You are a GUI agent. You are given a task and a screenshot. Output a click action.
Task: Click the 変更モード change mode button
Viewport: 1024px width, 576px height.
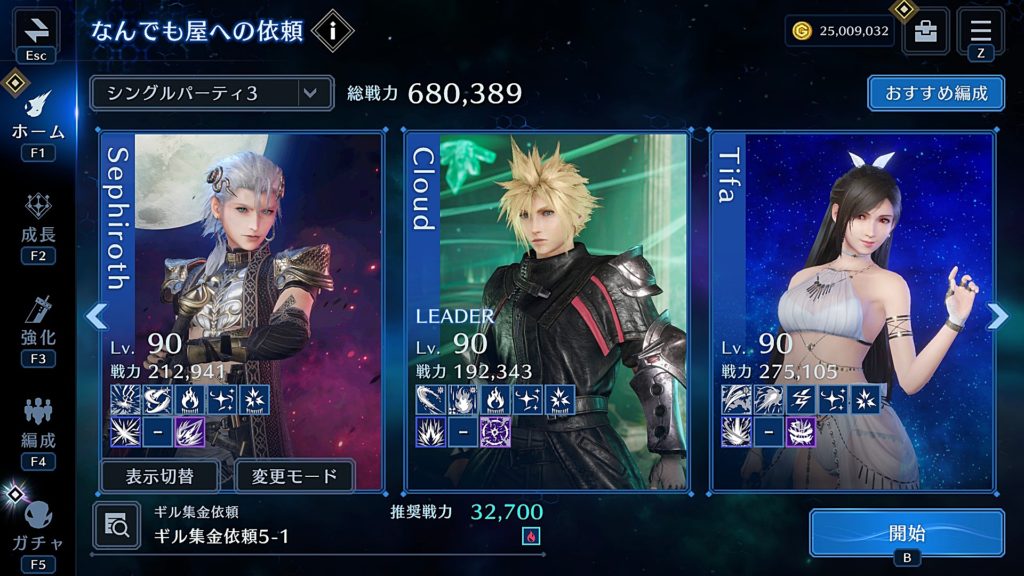pos(294,476)
